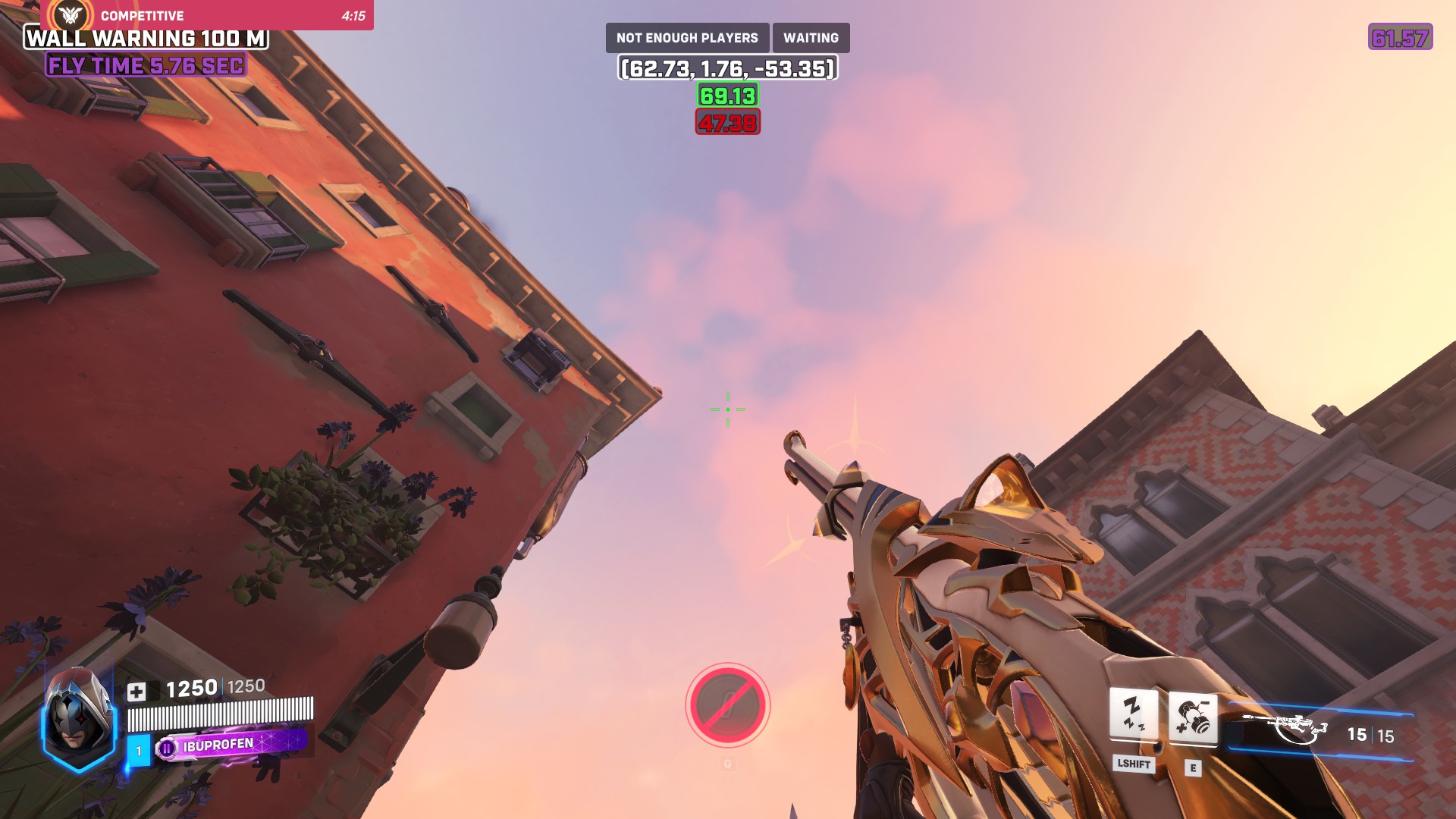Click the coordinates readout display

[x=728, y=68]
